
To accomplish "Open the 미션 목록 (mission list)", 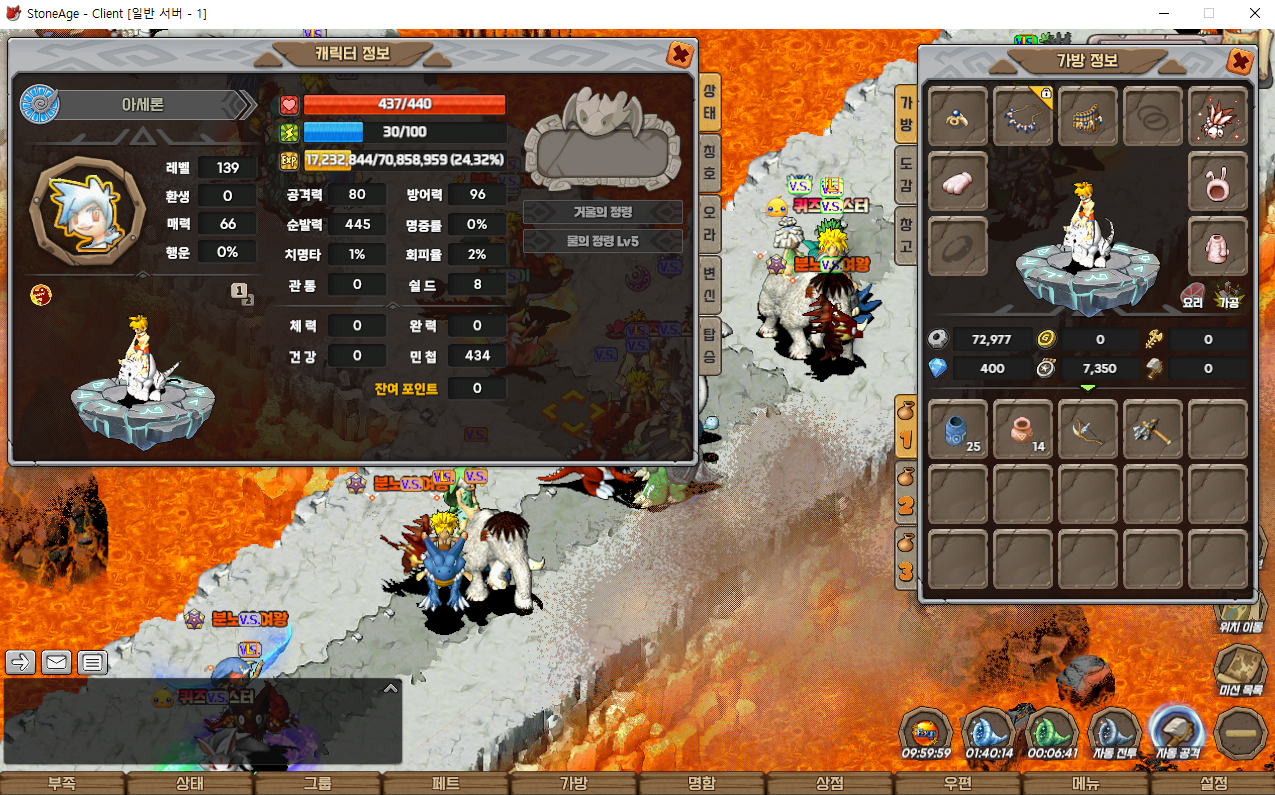I will 1240,668.
